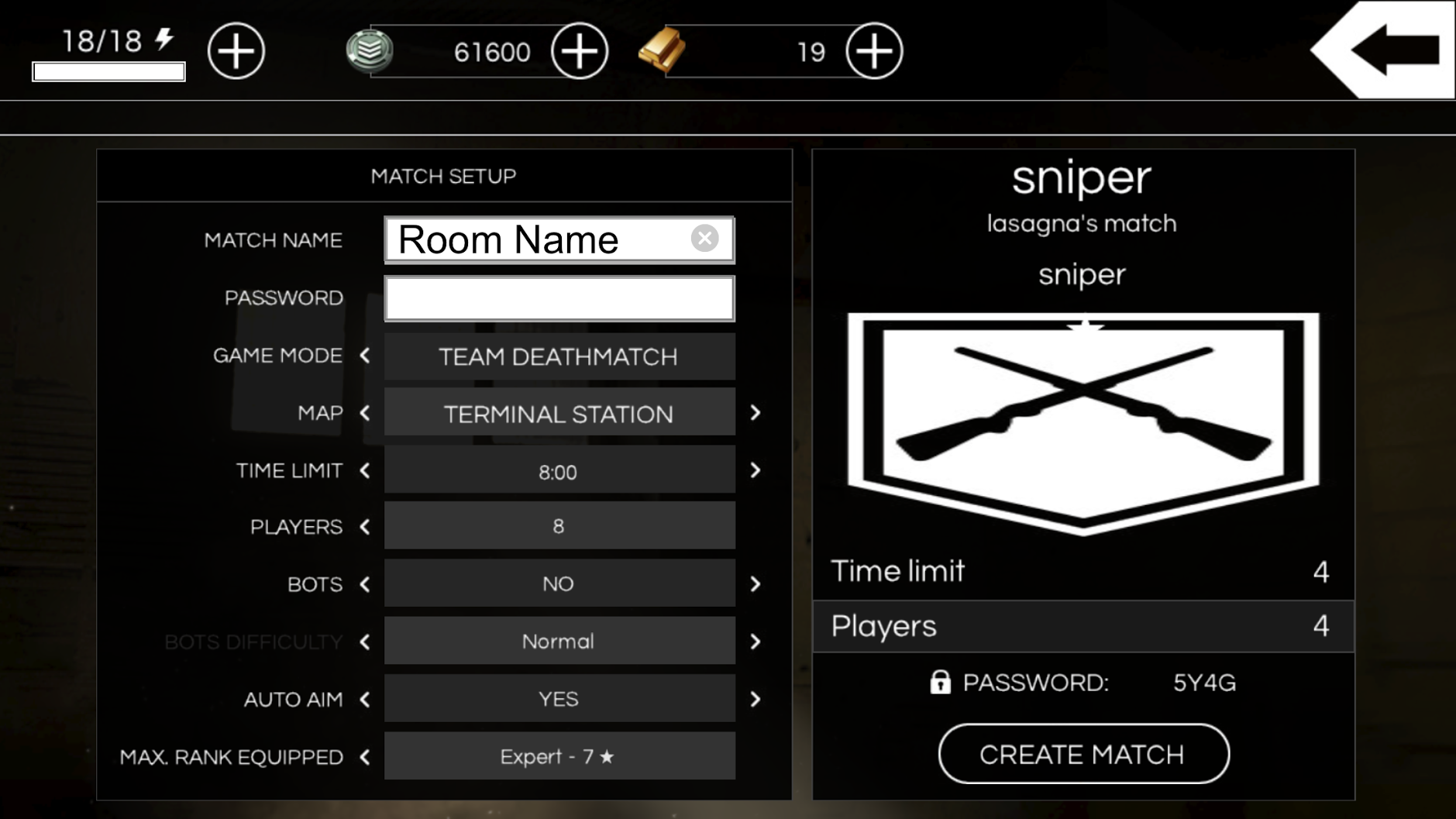
Task: Focus the Match Name input field
Action: [x=535, y=239]
